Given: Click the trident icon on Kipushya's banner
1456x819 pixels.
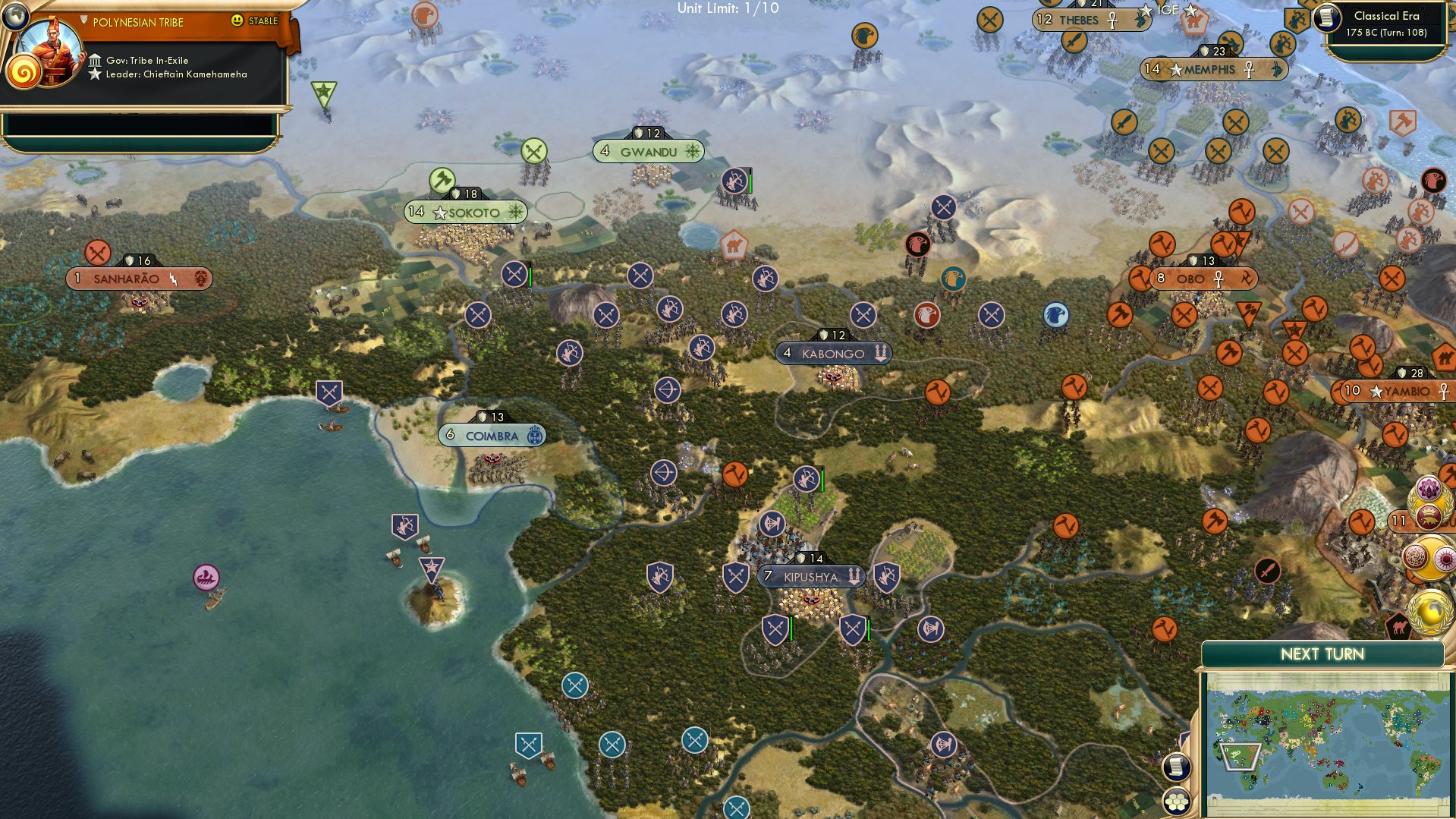Looking at the screenshot, I should coord(854,576).
